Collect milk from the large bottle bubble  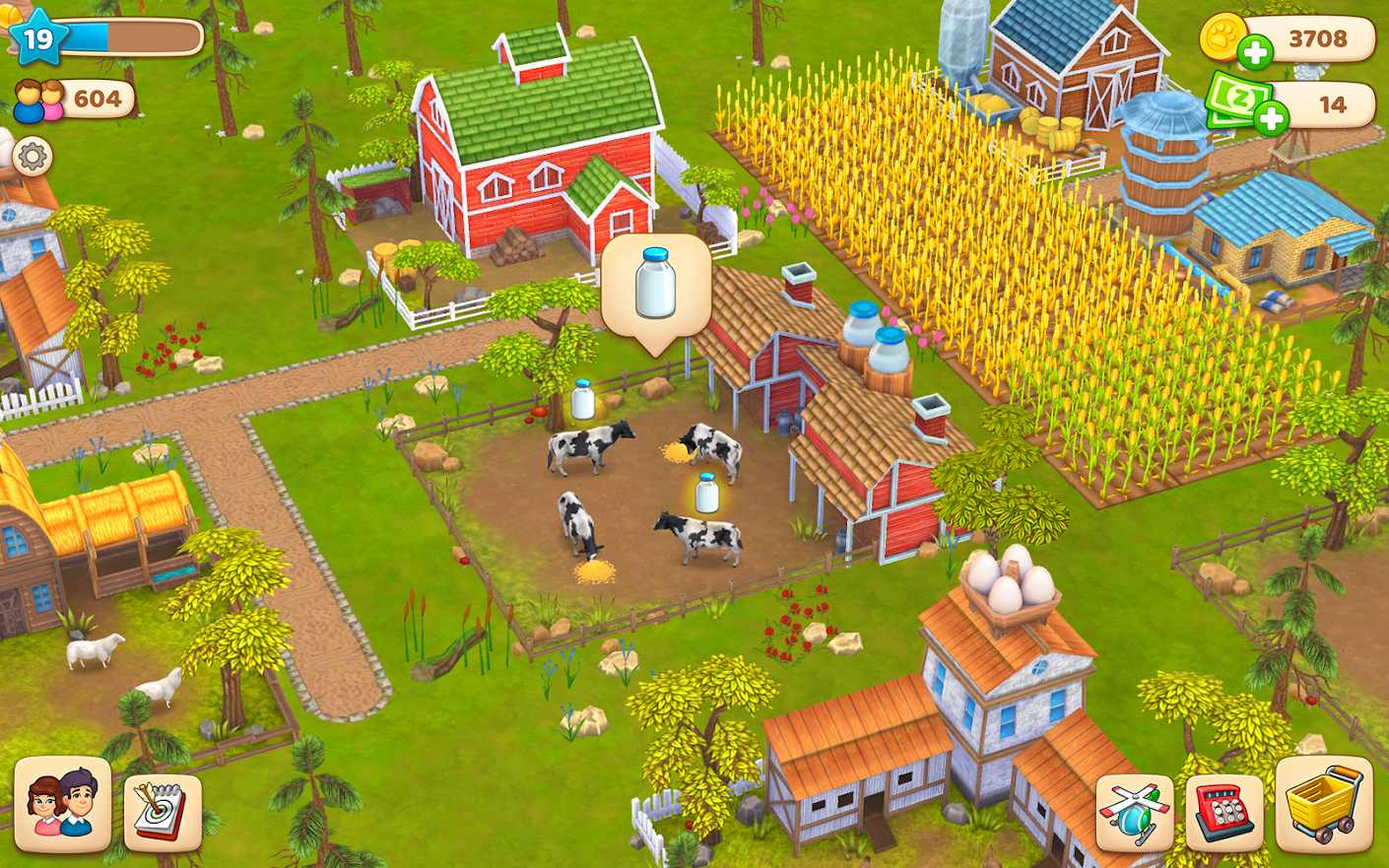point(655,286)
